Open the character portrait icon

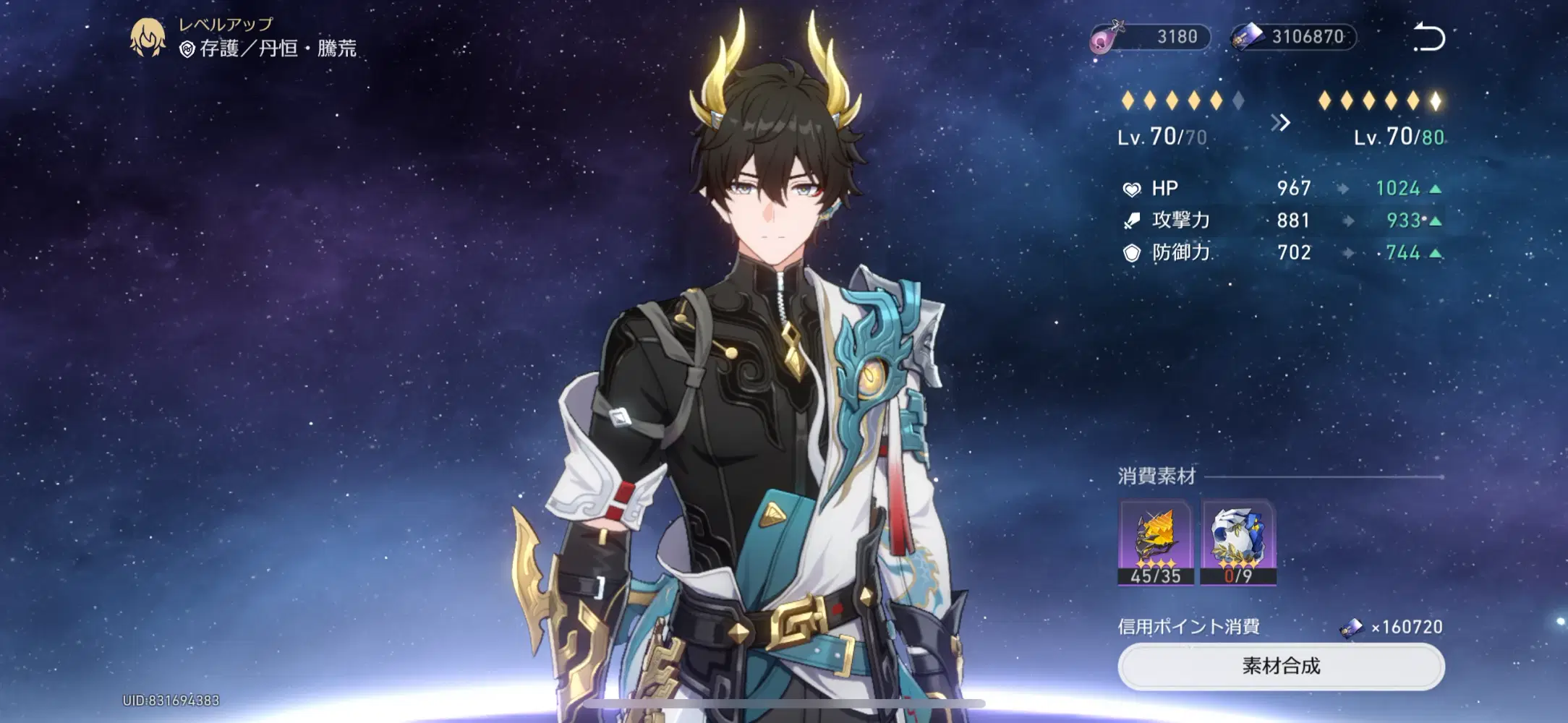148,38
